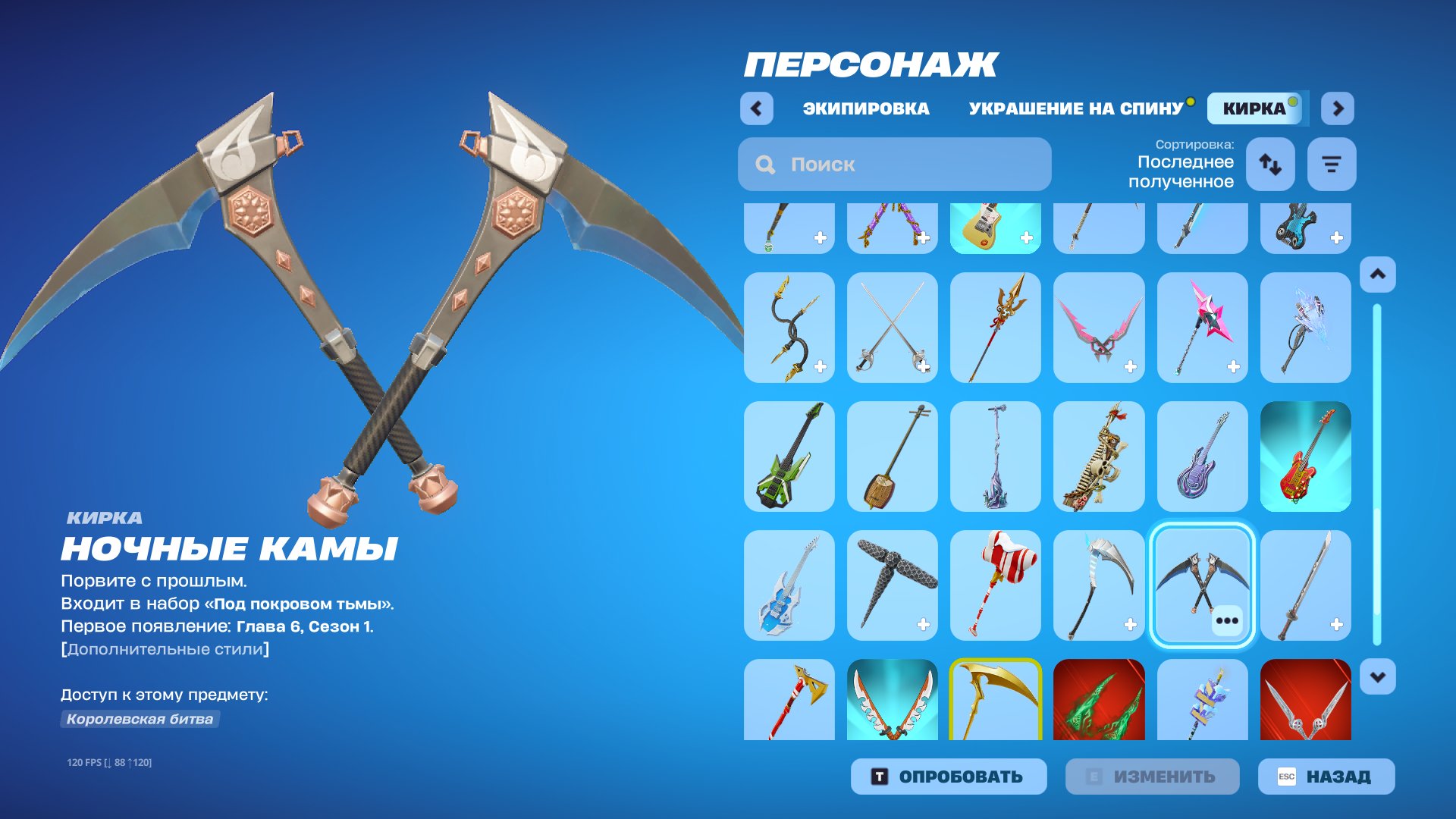1456x819 pixels.
Task: Select the red bass guitar pickaxe icon
Action: [x=1304, y=455]
